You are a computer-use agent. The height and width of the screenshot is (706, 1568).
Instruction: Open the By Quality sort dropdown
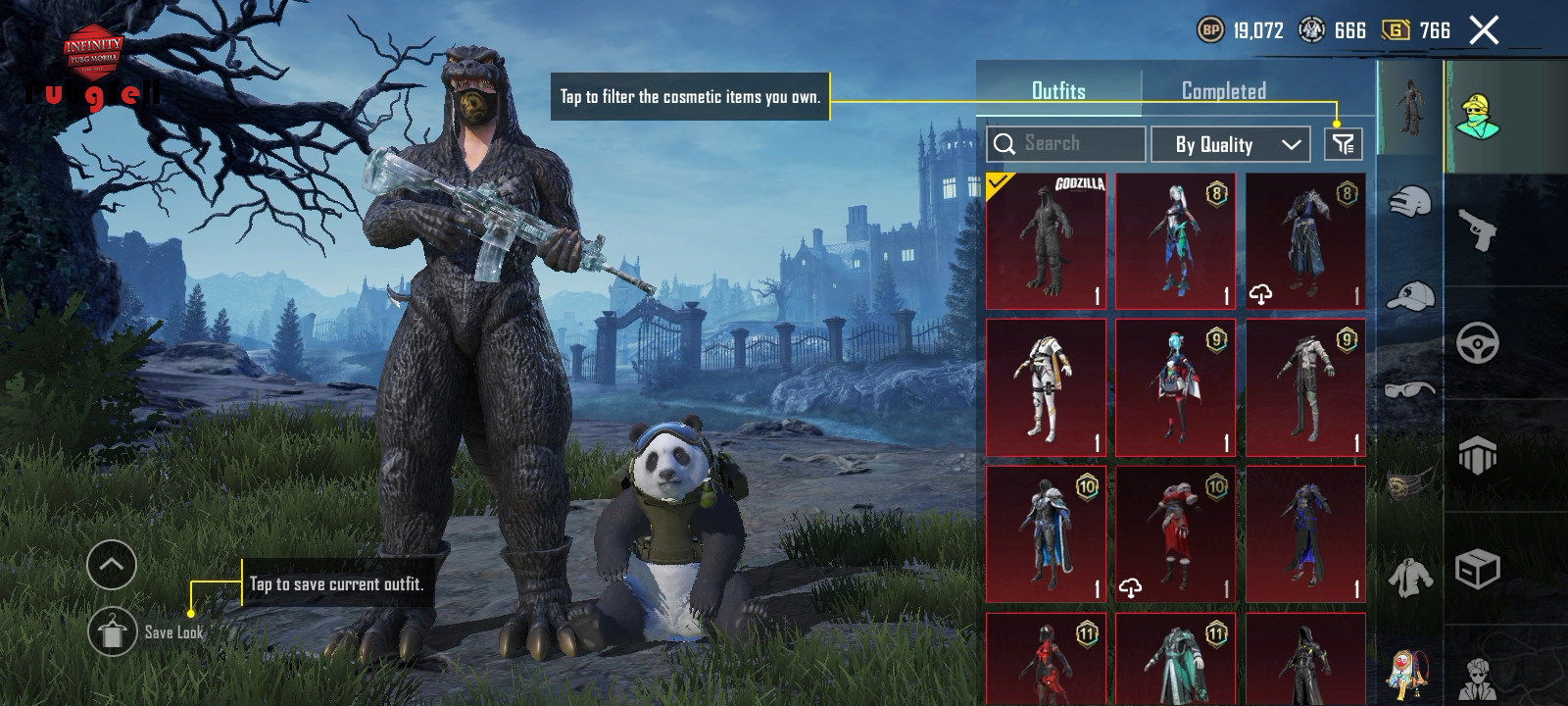pos(1229,145)
